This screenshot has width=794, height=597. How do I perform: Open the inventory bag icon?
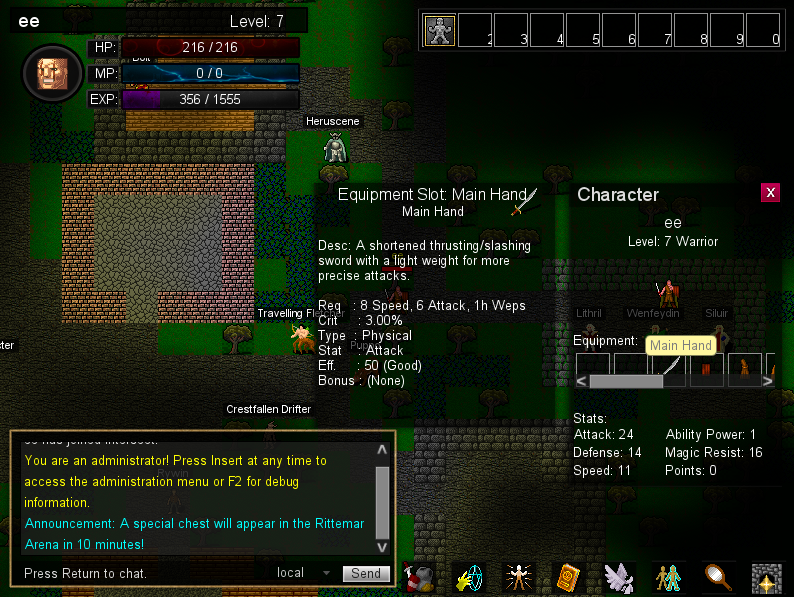pos(420,577)
